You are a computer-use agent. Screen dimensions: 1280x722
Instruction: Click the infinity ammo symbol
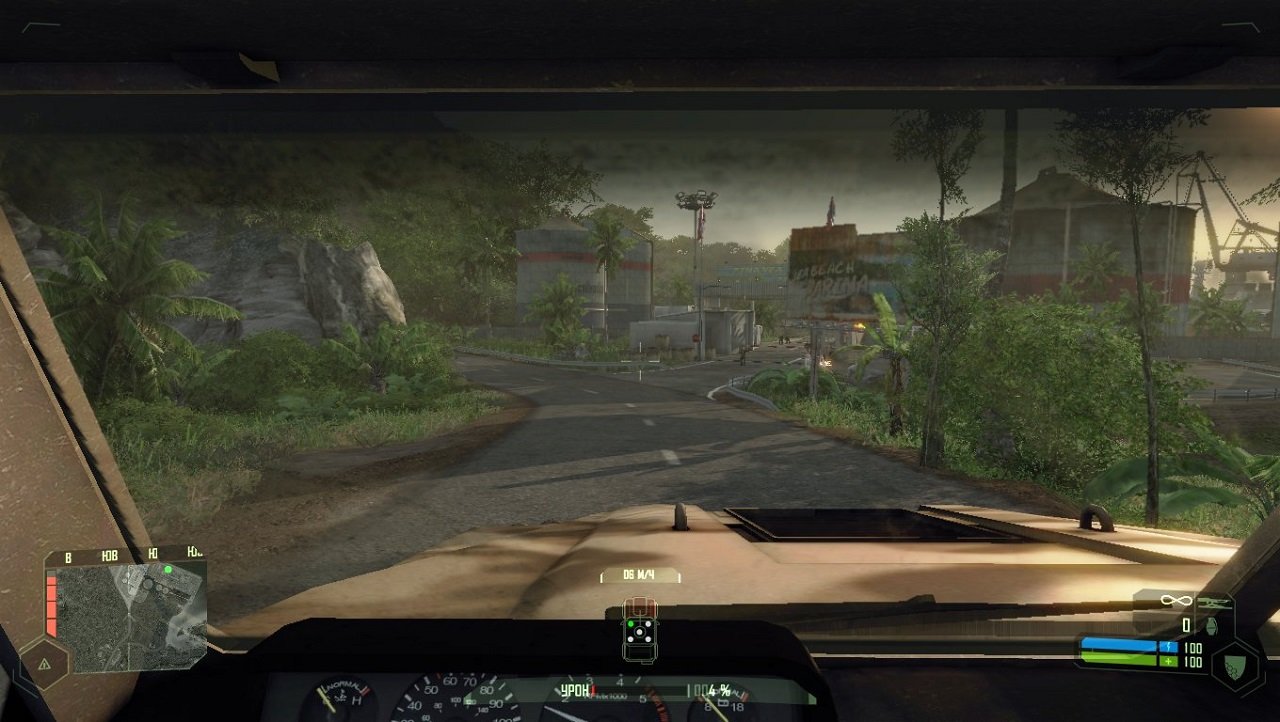pos(1176,600)
